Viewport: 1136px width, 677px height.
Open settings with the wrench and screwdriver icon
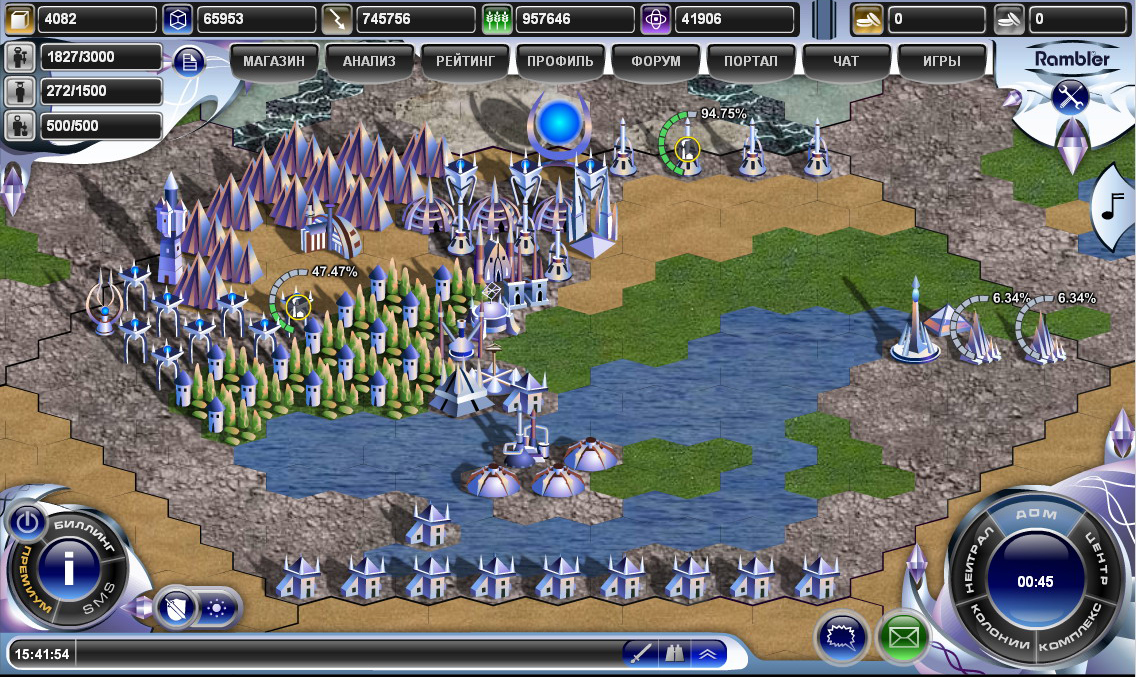click(1070, 97)
